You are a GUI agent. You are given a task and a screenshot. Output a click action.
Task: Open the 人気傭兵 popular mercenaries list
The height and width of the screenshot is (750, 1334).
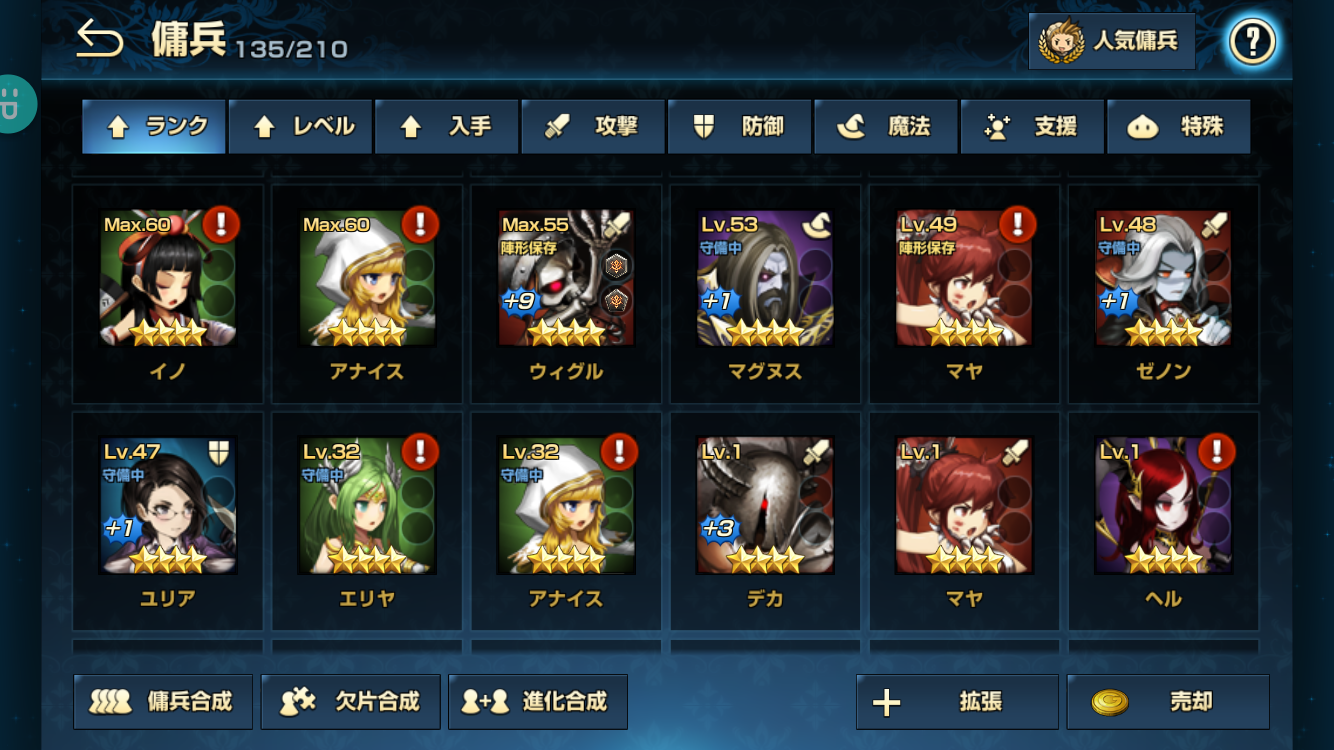point(1111,42)
